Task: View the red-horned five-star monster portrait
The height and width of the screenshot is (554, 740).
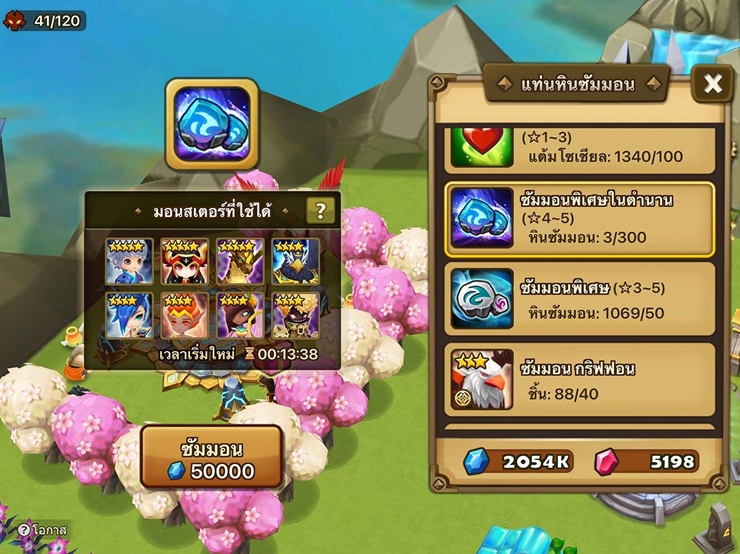Action: [x=185, y=261]
